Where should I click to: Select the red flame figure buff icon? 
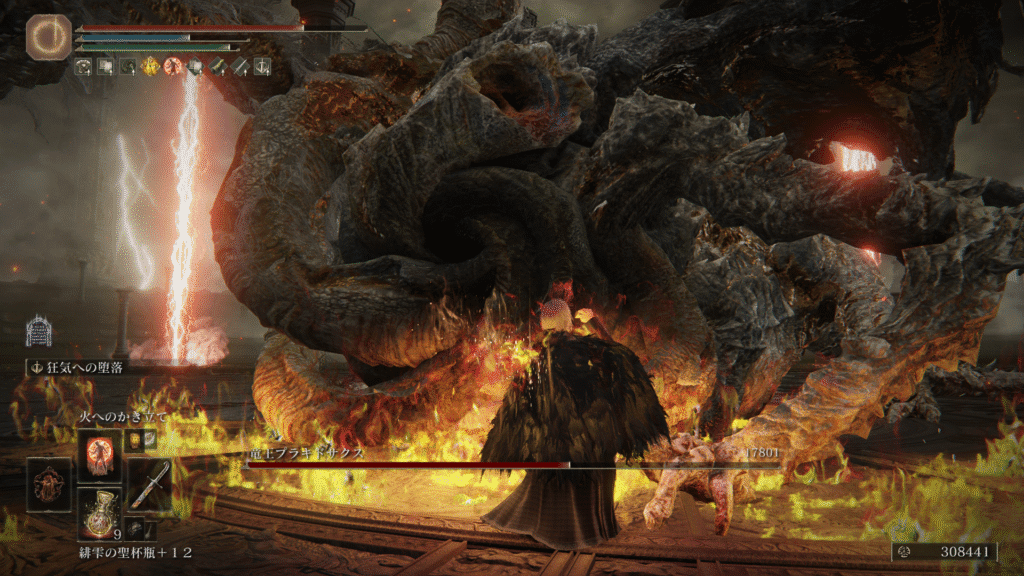tap(172, 67)
